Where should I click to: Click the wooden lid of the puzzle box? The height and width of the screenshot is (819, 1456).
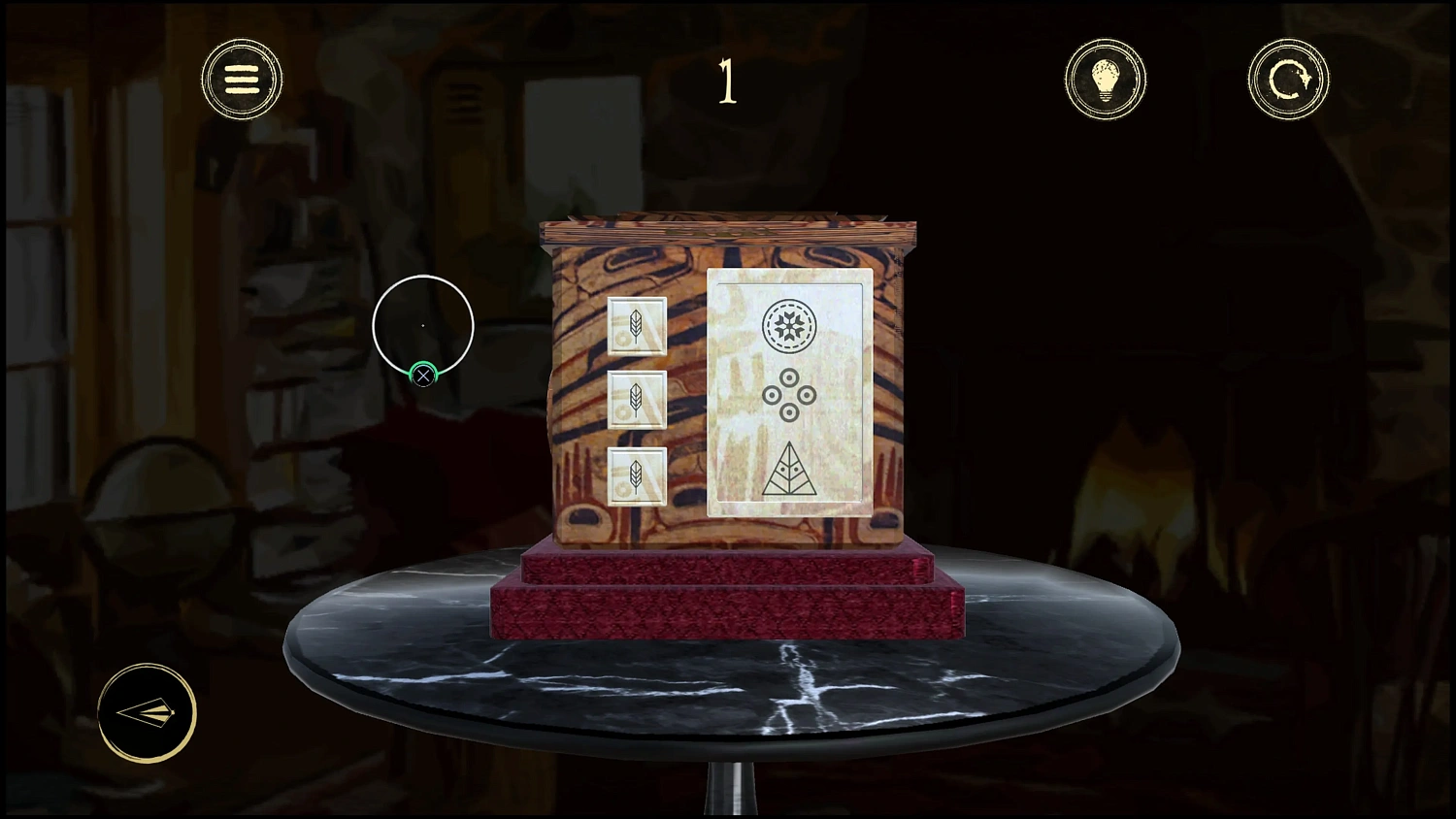coord(728,230)
